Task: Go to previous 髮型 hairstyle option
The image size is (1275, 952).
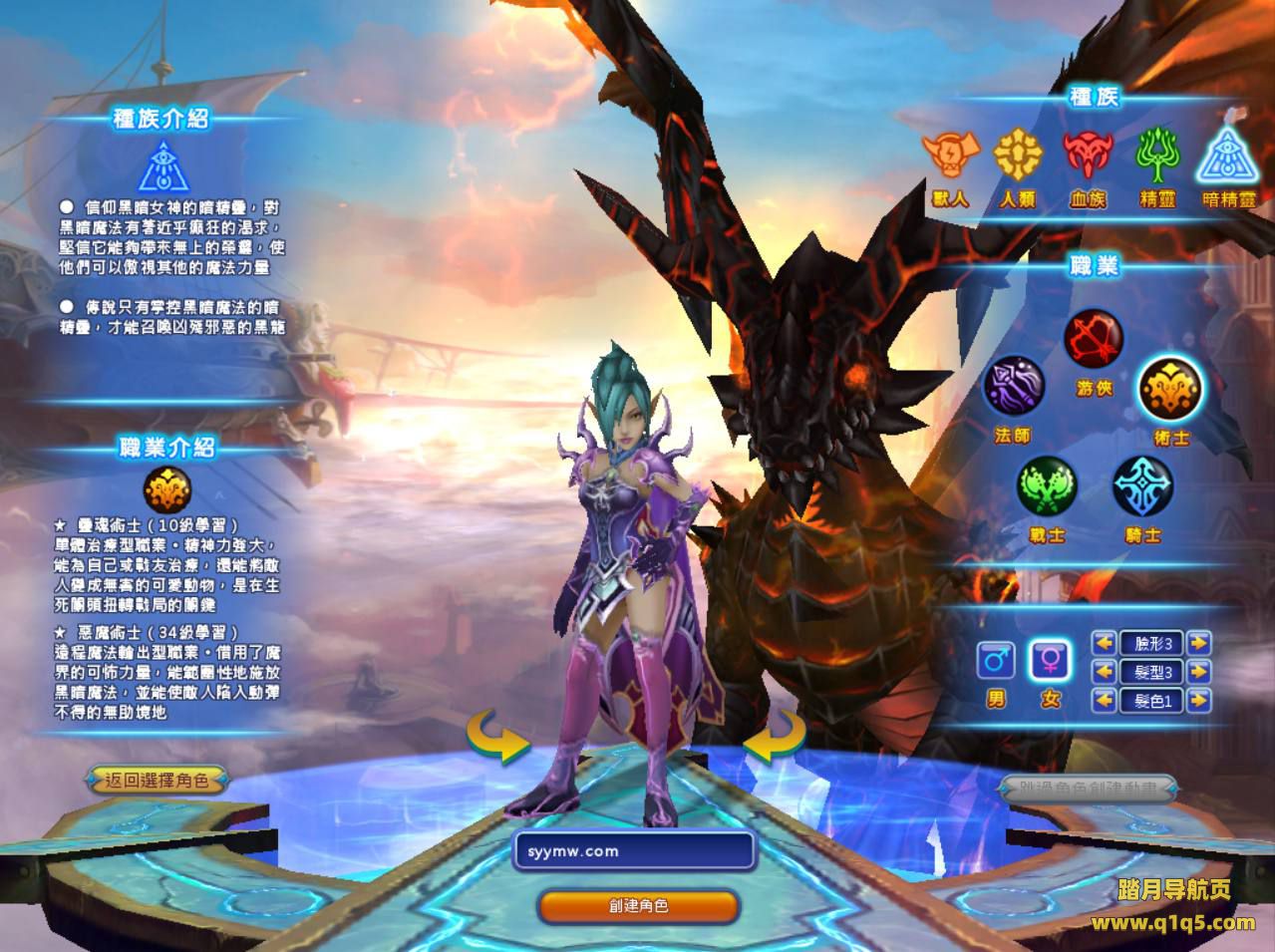Action: (1104, 672)
